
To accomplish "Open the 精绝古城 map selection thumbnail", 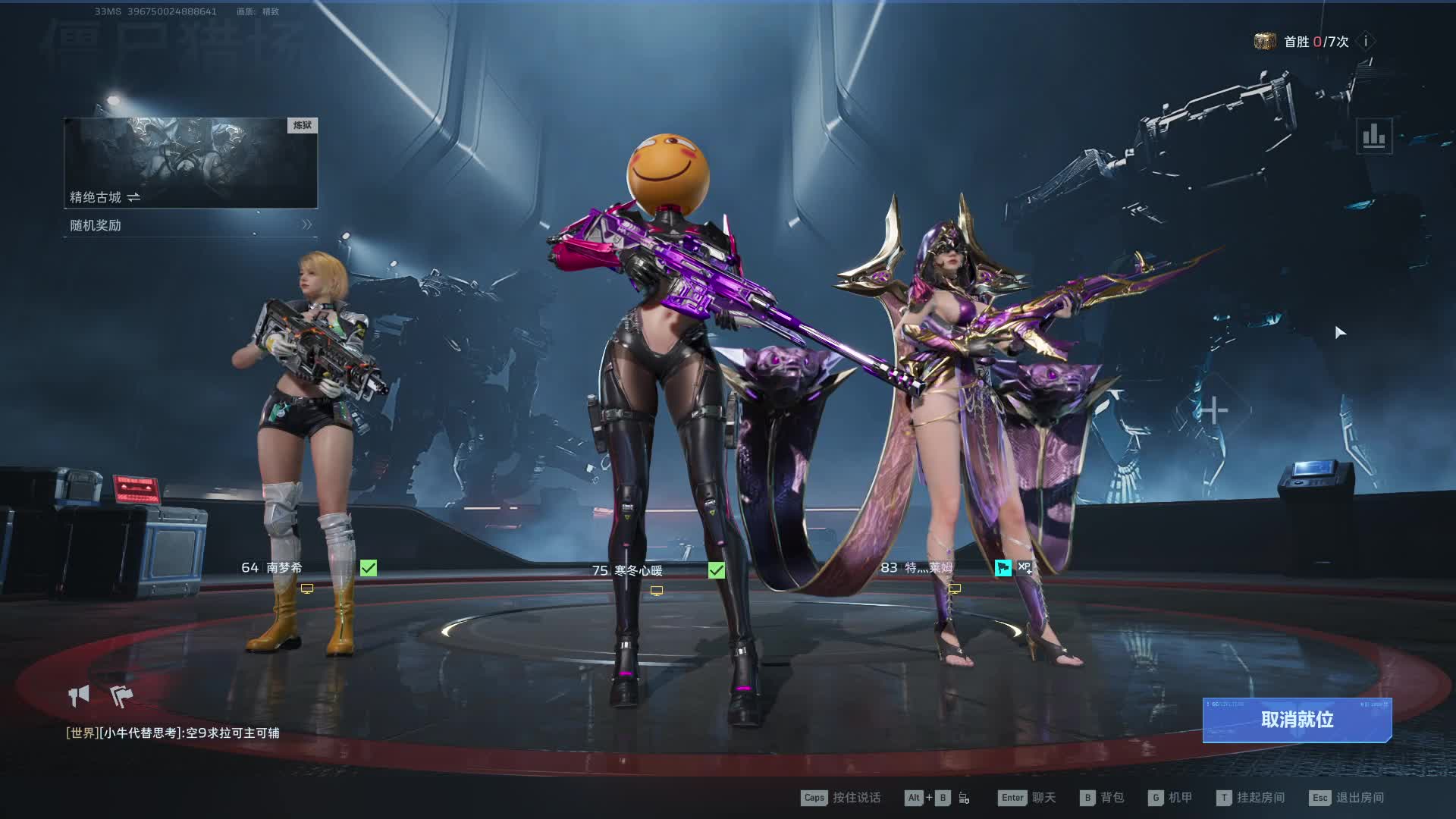I will [x=190, y=162].
